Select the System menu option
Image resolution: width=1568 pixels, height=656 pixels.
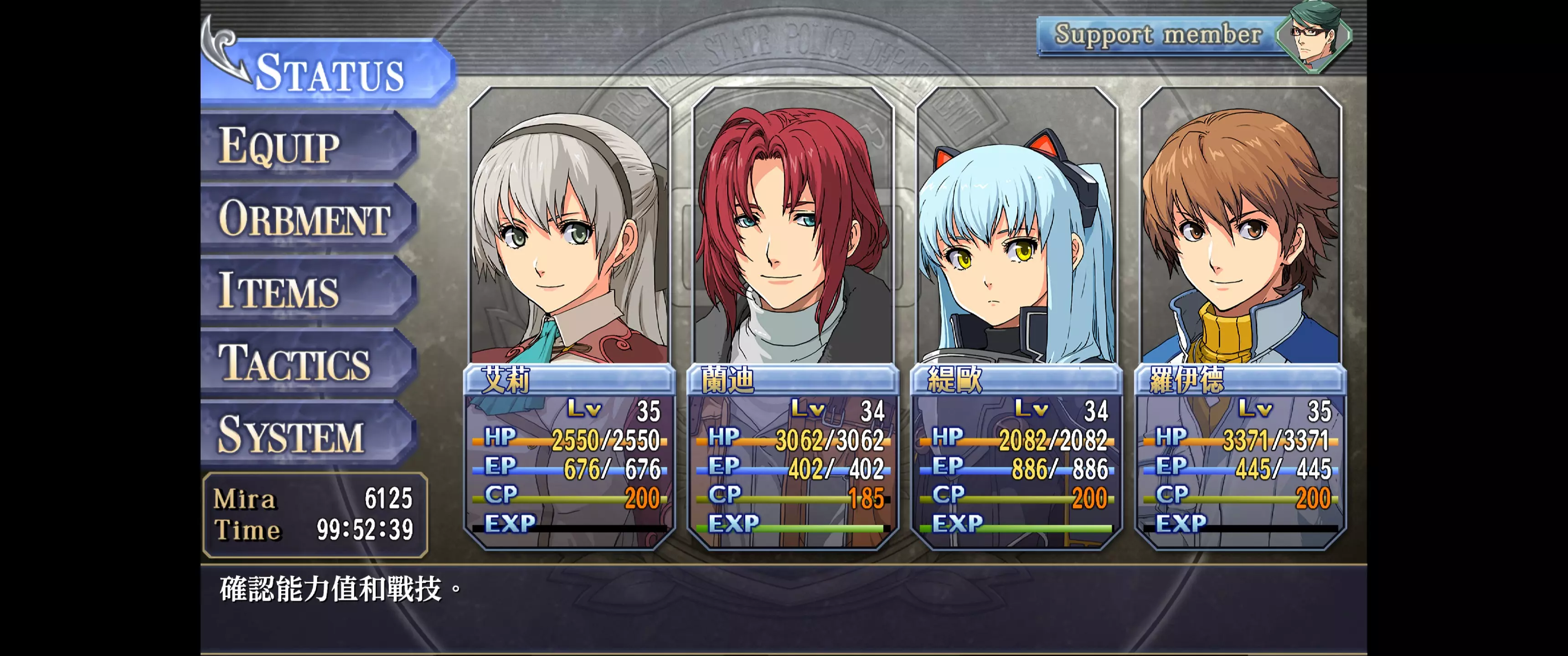307,435
